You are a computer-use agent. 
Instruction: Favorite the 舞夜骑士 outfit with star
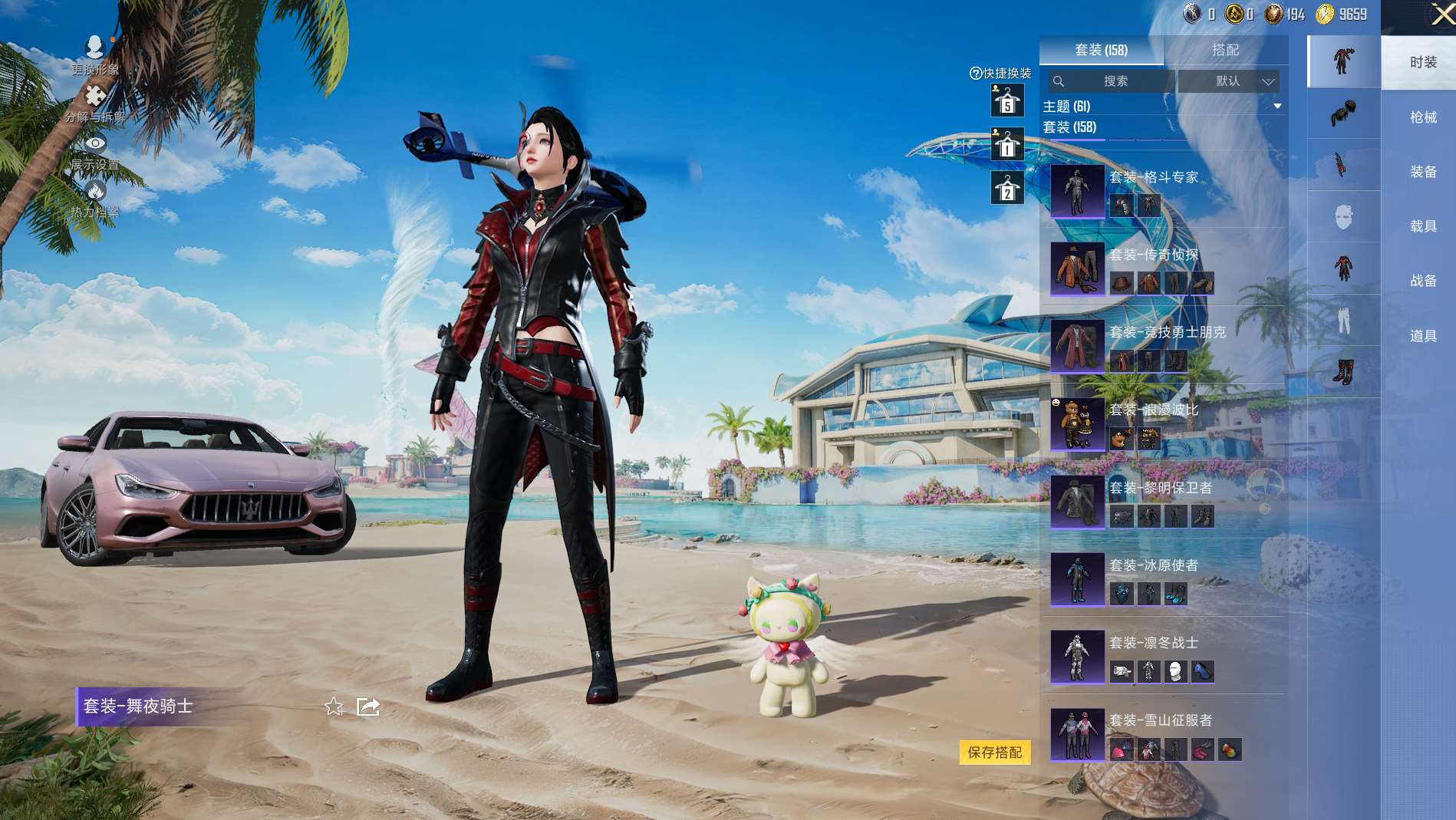(x=334, y=706)
